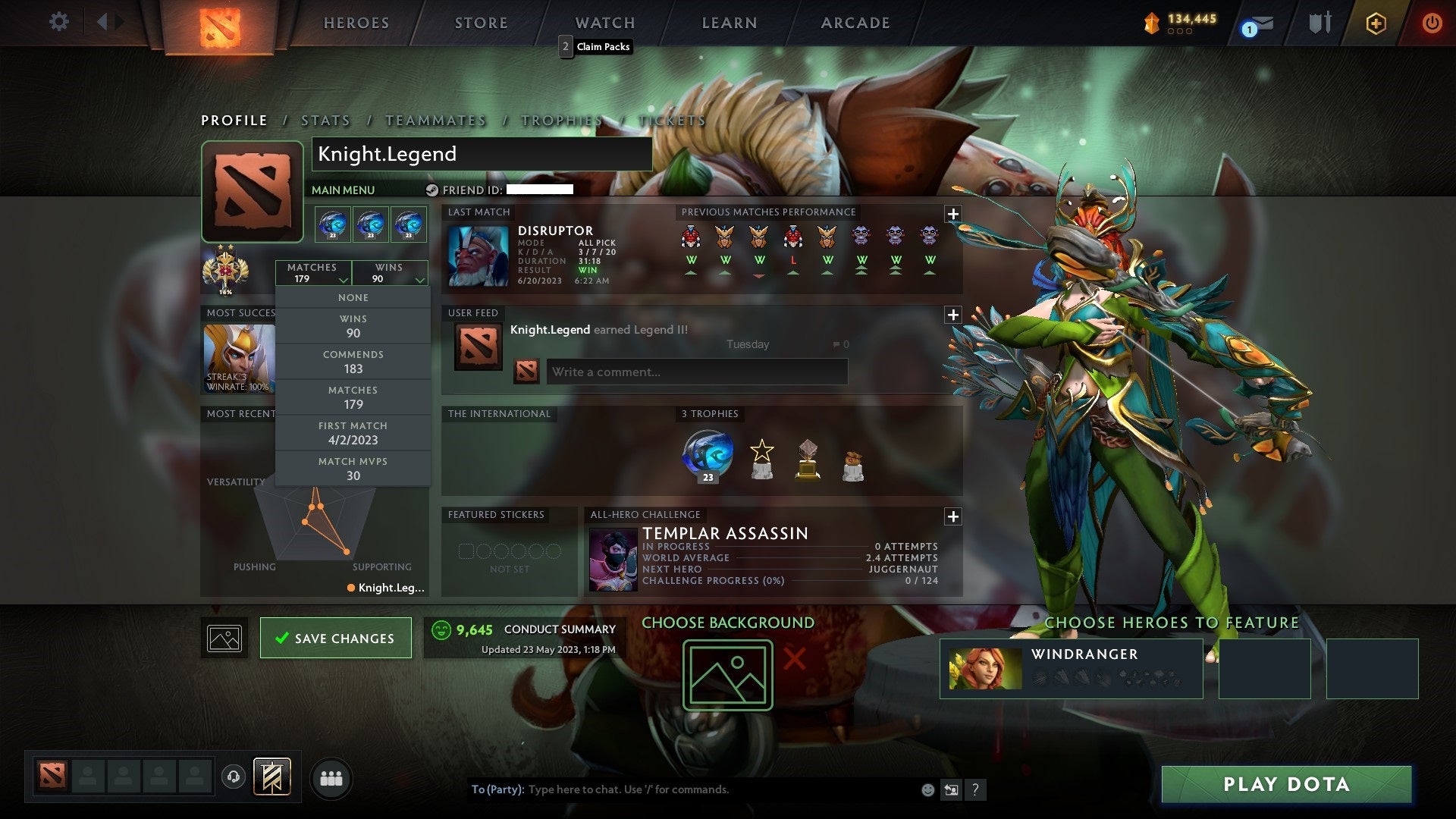Viewport: 1456px width, 819px height.
Task: Toggle party voice chat headset icon
Action: (233, 777)
